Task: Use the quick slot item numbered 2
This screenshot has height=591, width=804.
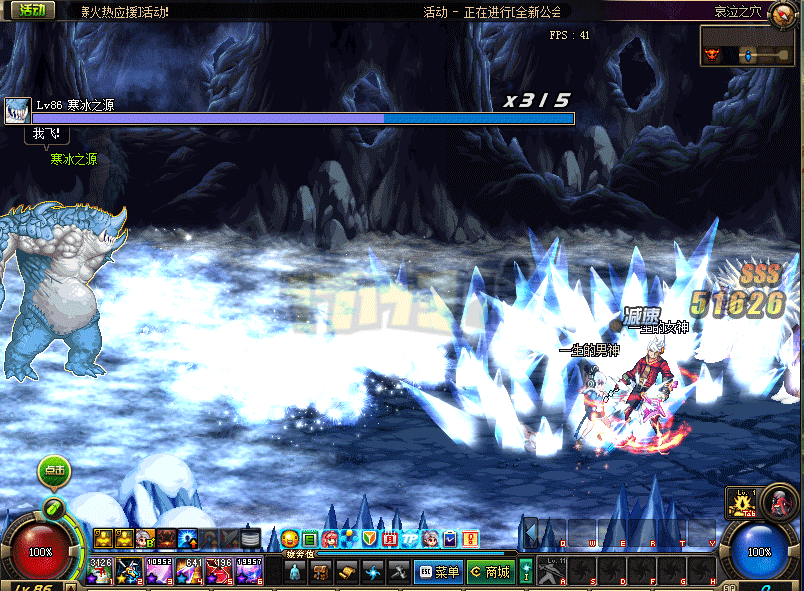Action: [130, 572]
